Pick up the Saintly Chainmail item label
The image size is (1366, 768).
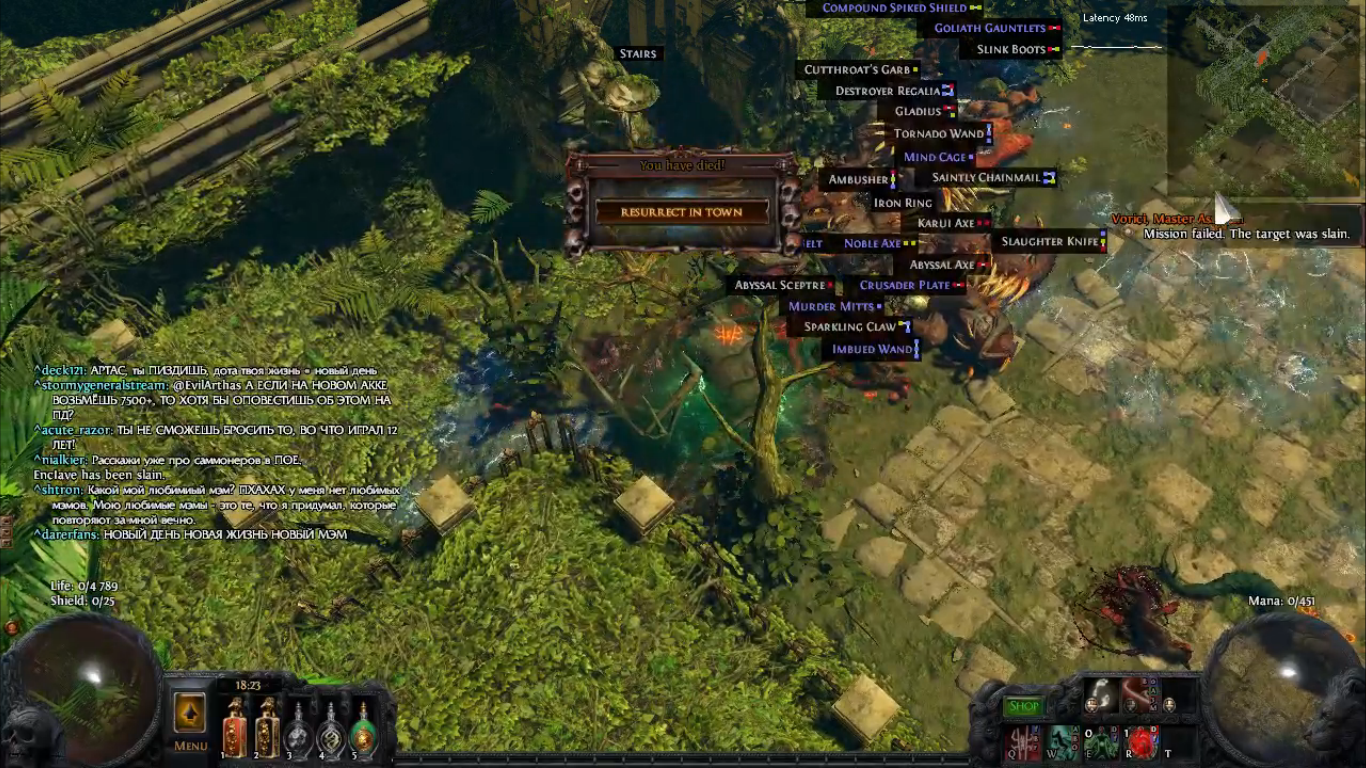(986, 178)
